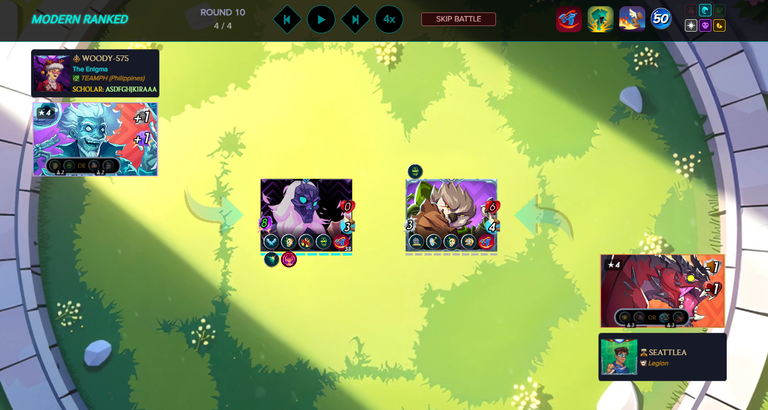View WOODY-575's blue-haired summoner card

95,138
